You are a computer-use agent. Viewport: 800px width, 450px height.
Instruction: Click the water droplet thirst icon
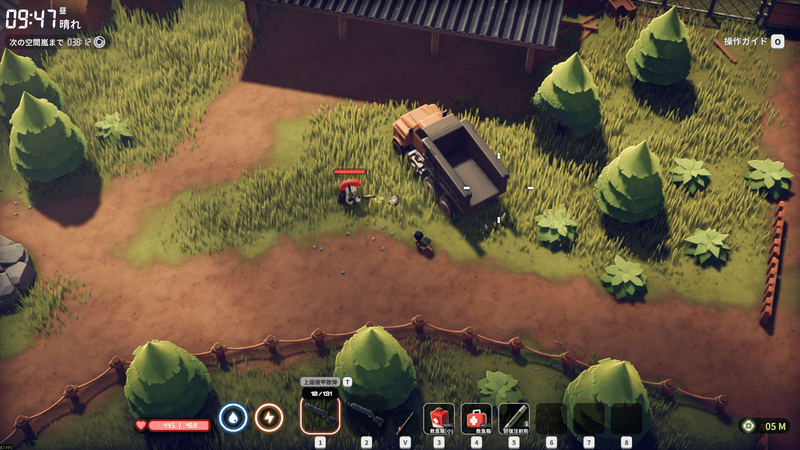click(233, 417)
